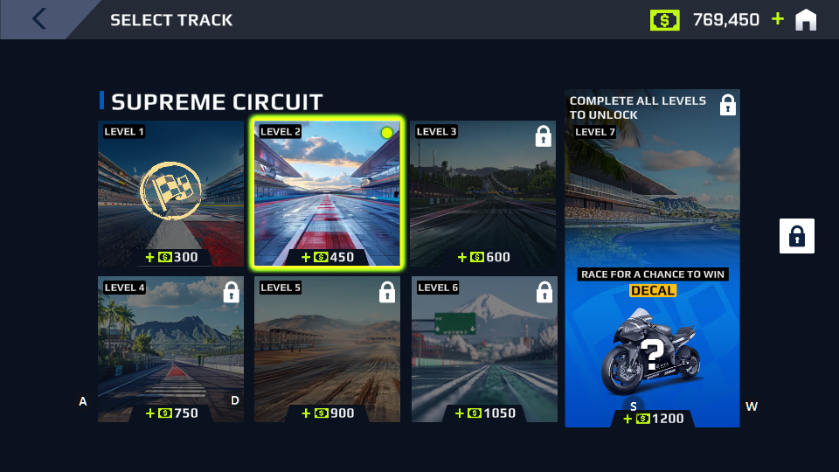Click the white padlock button at right
The width and height of the screenshot is (839, 472).
coord(797,236)
